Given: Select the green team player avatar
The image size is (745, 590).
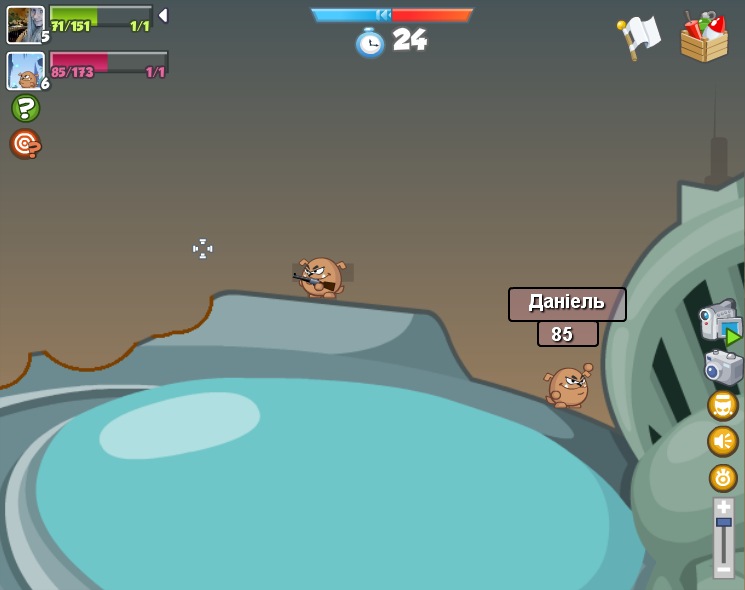Looking at the screenshot, I should [25, 25].
